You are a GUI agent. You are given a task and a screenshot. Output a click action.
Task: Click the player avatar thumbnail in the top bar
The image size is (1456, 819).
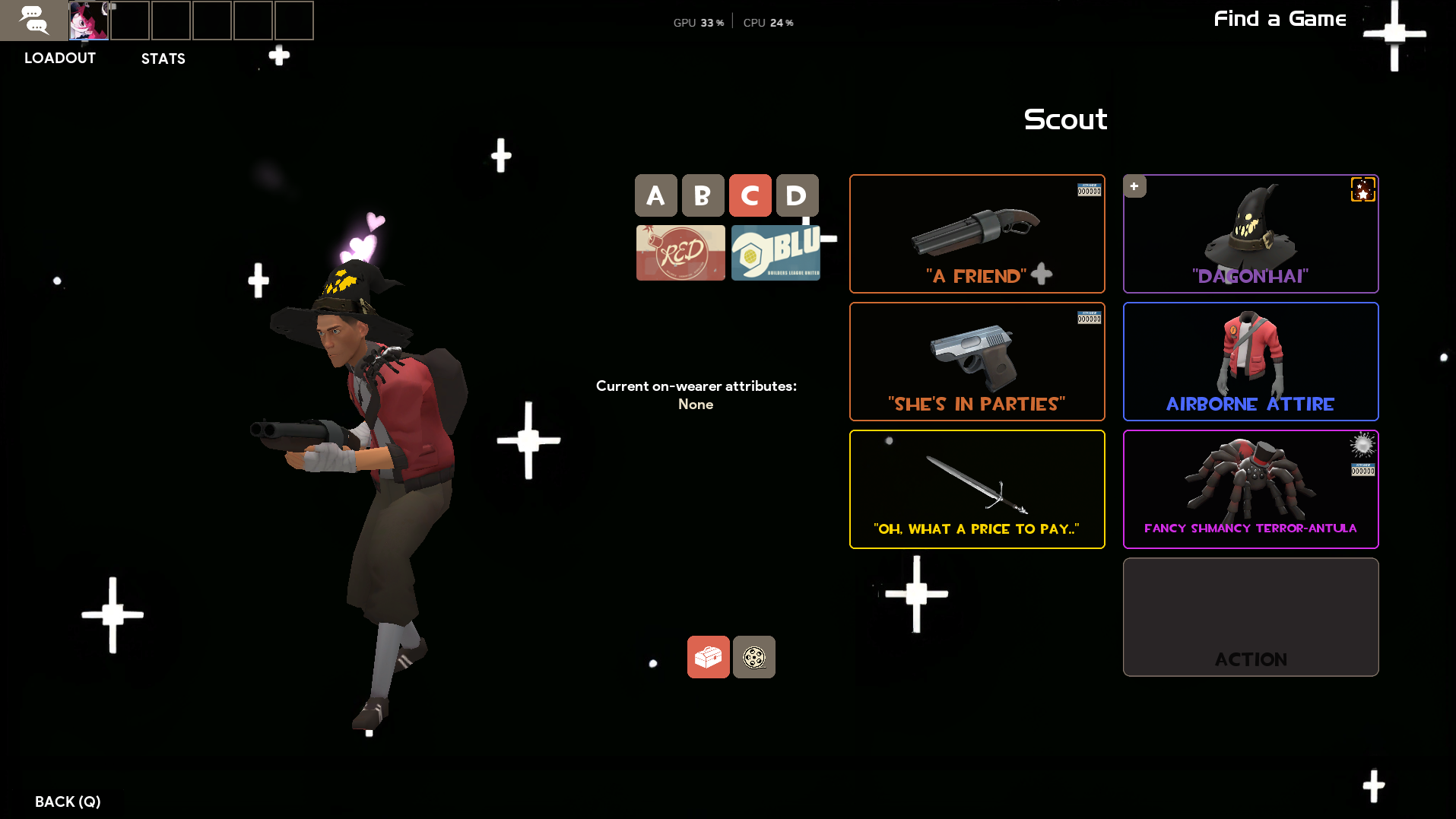(88, 21)
